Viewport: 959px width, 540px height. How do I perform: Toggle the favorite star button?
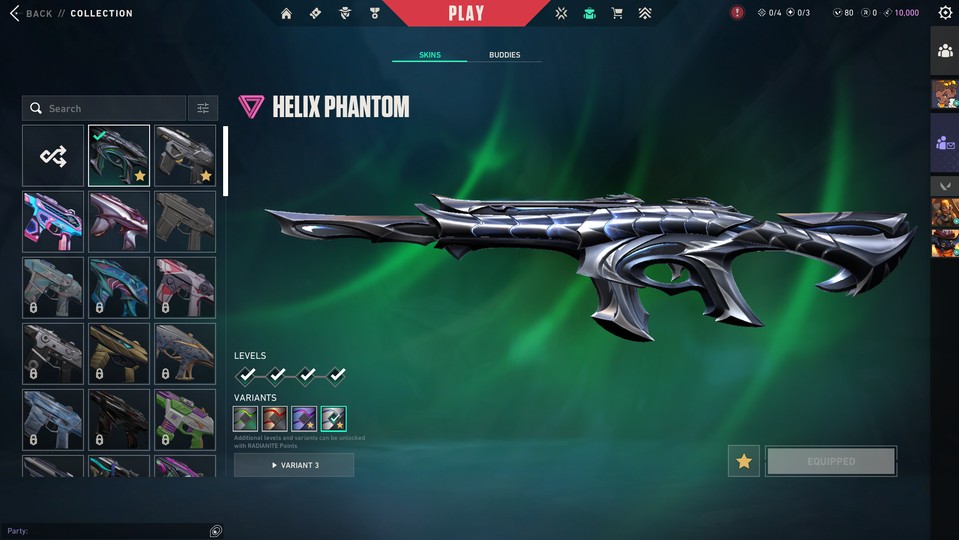pos(743,461)
